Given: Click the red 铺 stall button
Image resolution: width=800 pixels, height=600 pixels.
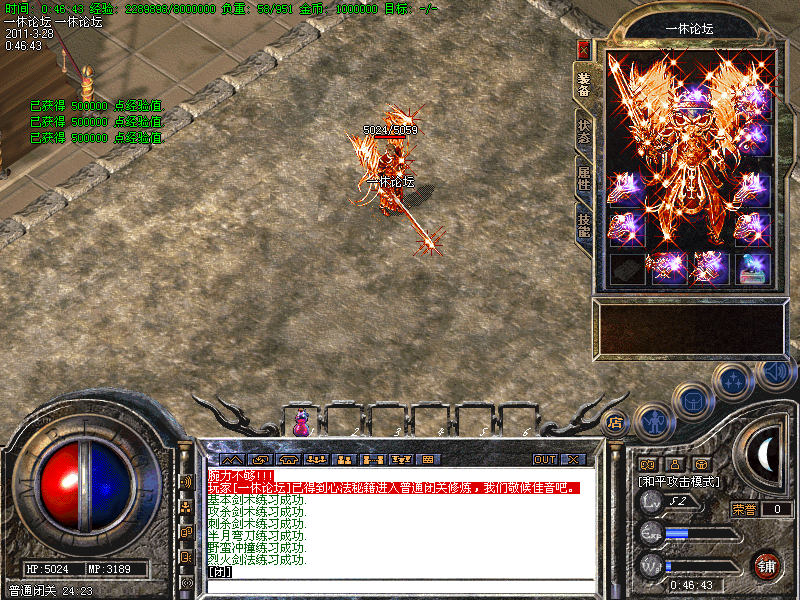Looking at the screenshot, I should point(767,564).
